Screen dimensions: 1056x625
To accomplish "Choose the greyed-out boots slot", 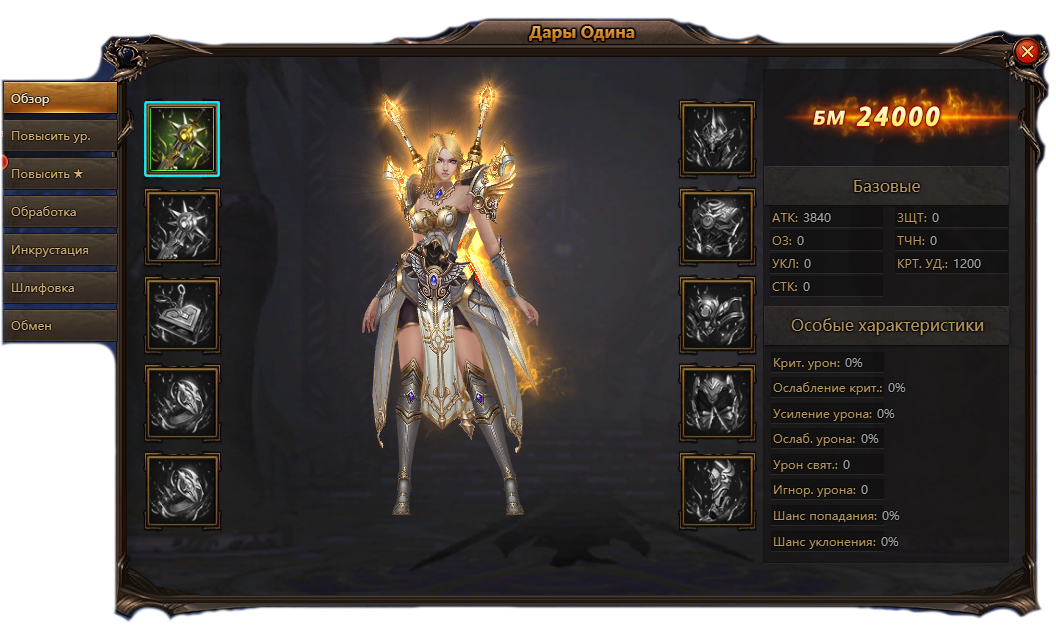I will [717, 491].
